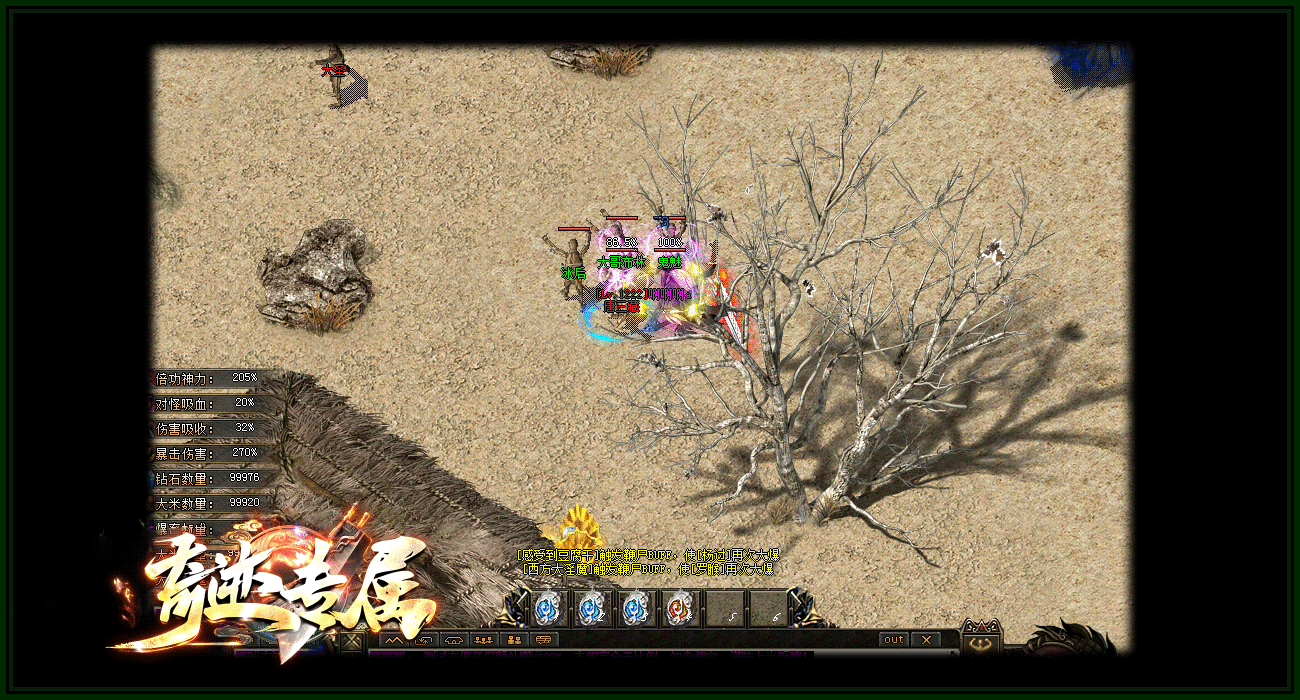
Task: Click the crossed-swords button beside the chat toolbar
Action: [351, 641]
